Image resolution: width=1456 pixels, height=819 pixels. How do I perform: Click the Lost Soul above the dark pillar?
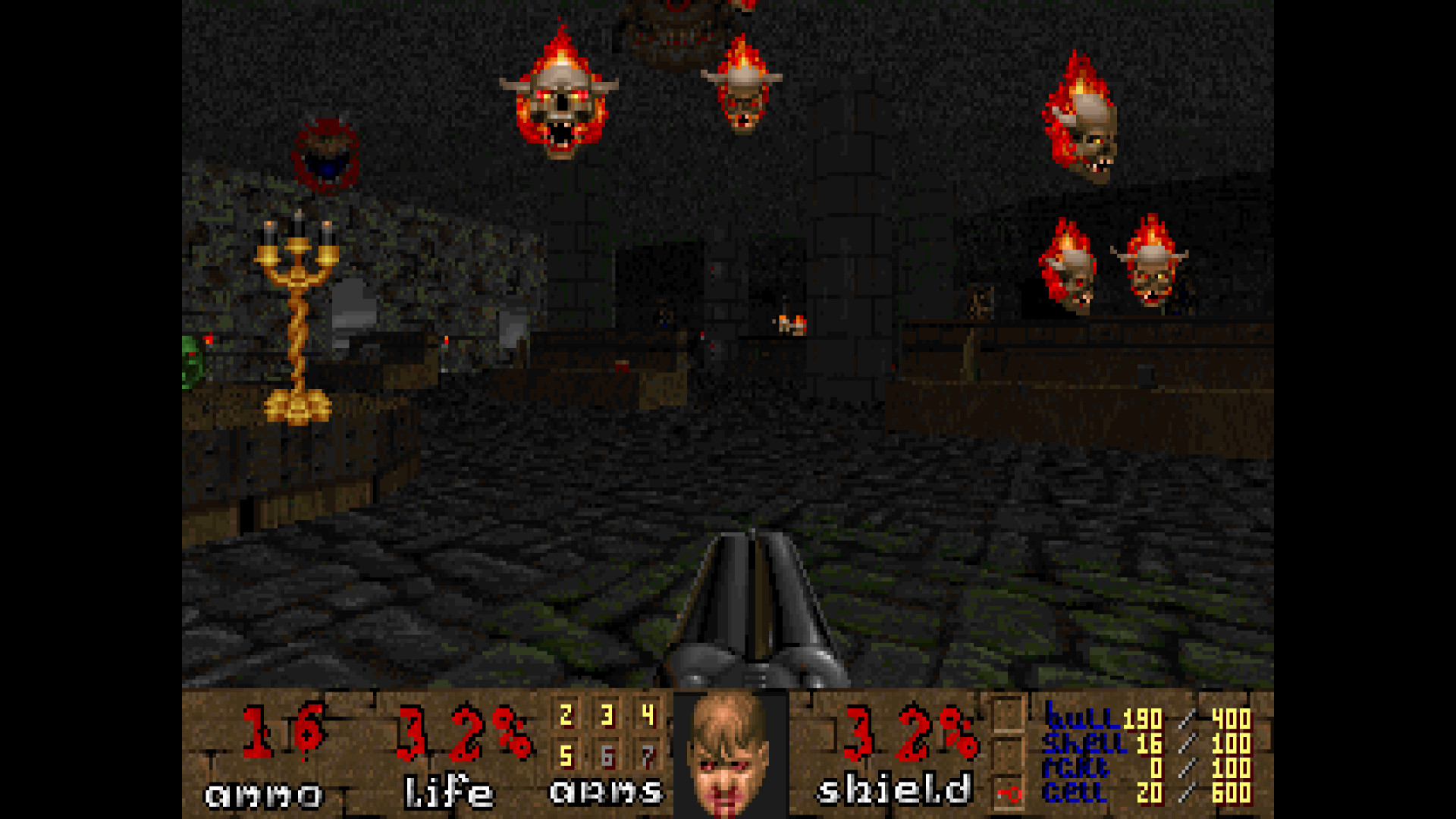coord(747,87)
